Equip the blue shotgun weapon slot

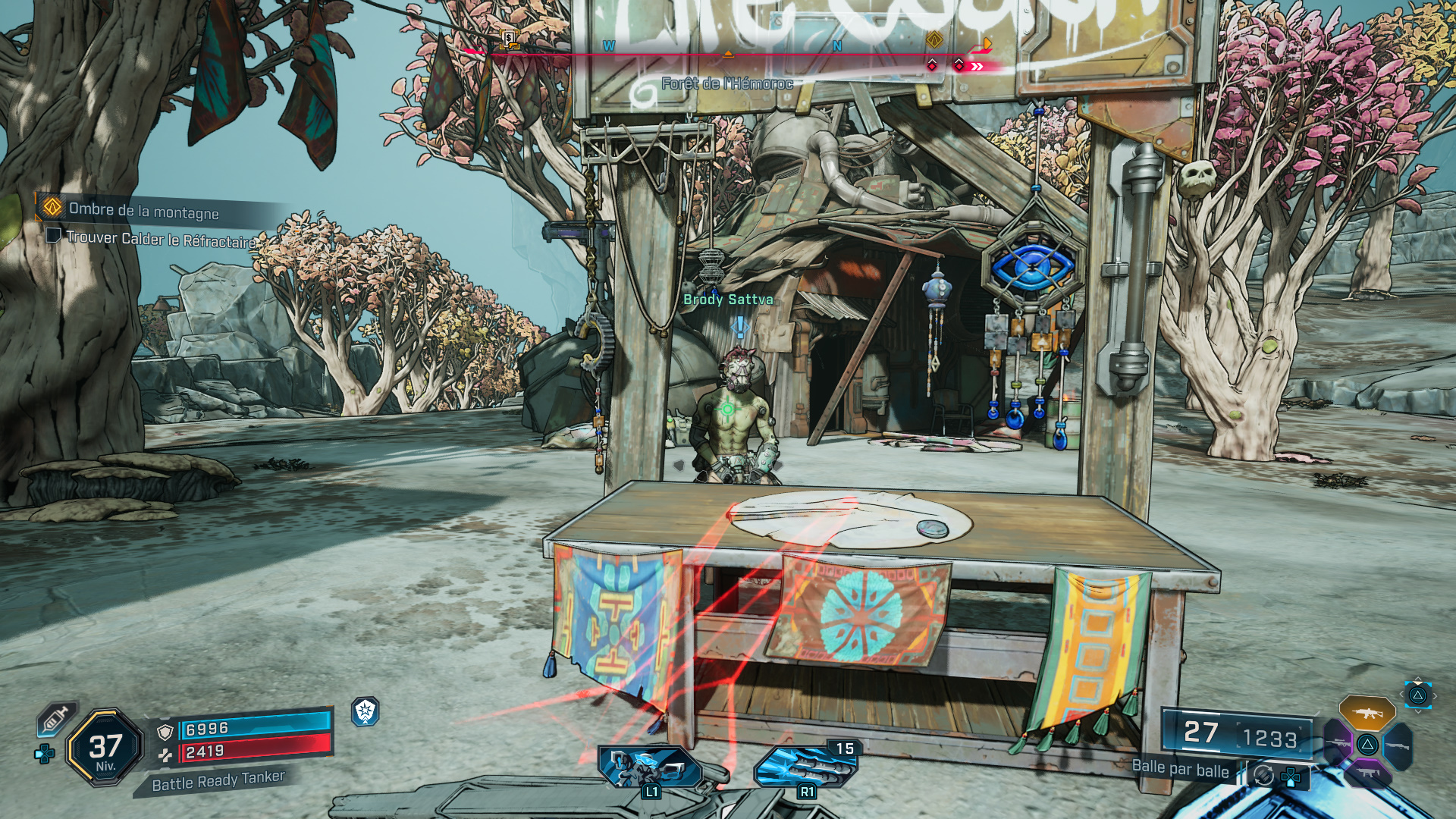[x=1397, y=745]
